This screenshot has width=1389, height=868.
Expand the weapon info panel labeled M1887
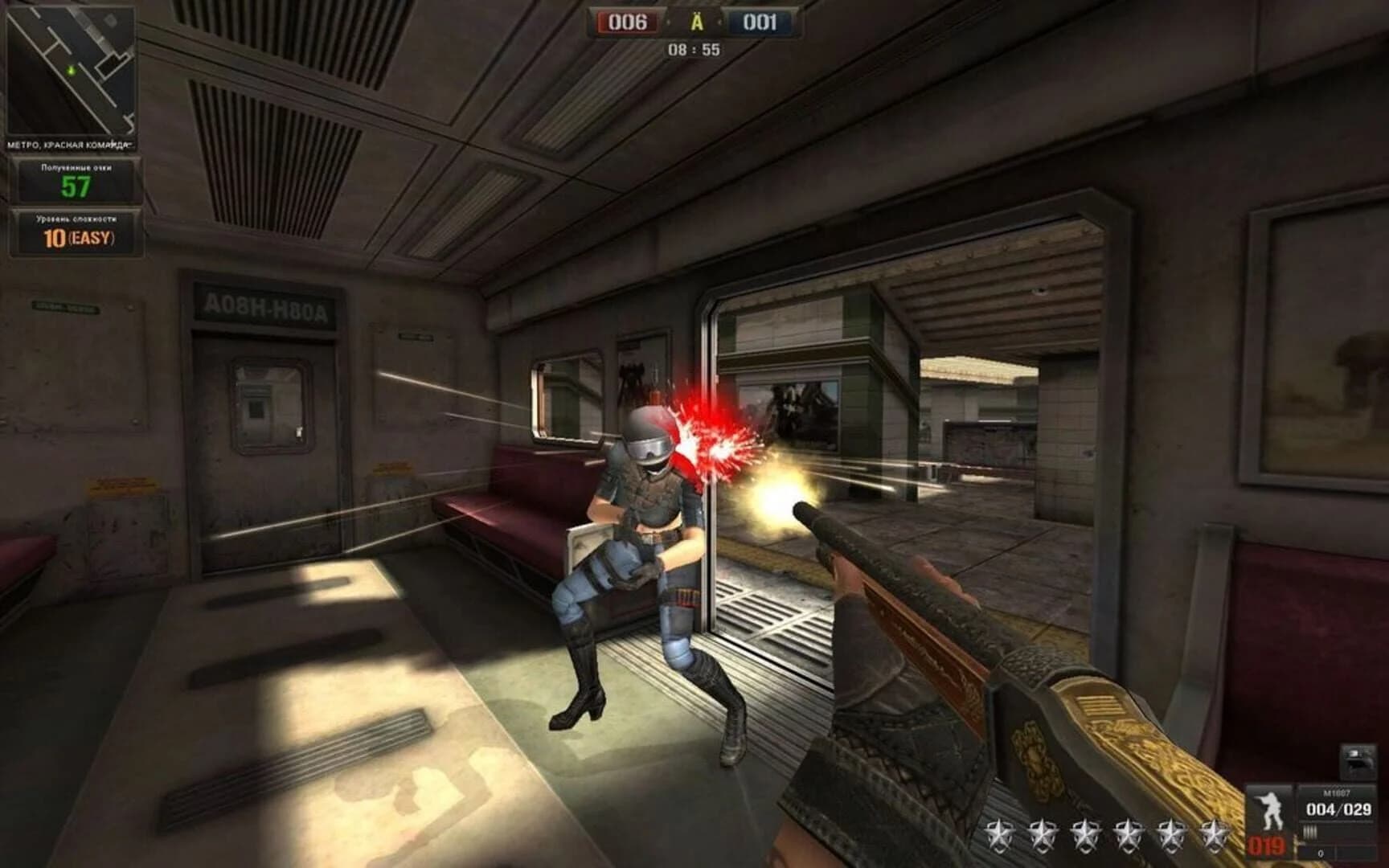1337,792
